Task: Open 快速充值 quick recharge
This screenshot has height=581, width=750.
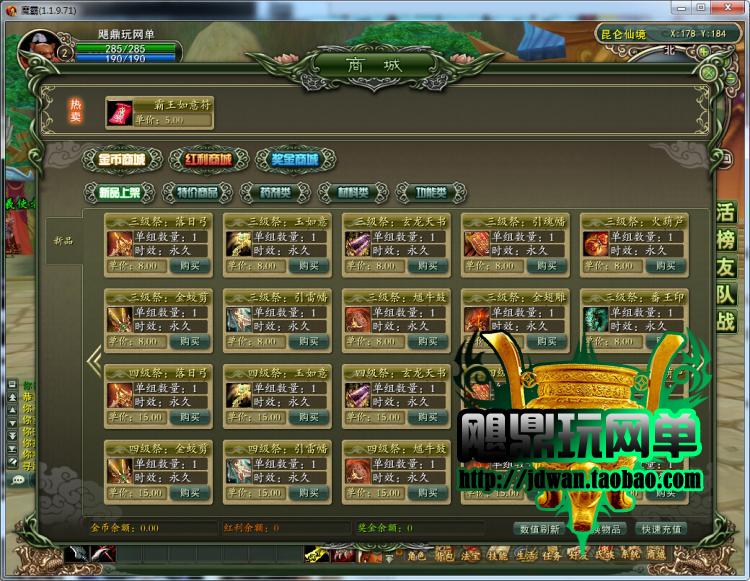Action: coord(662,529)
